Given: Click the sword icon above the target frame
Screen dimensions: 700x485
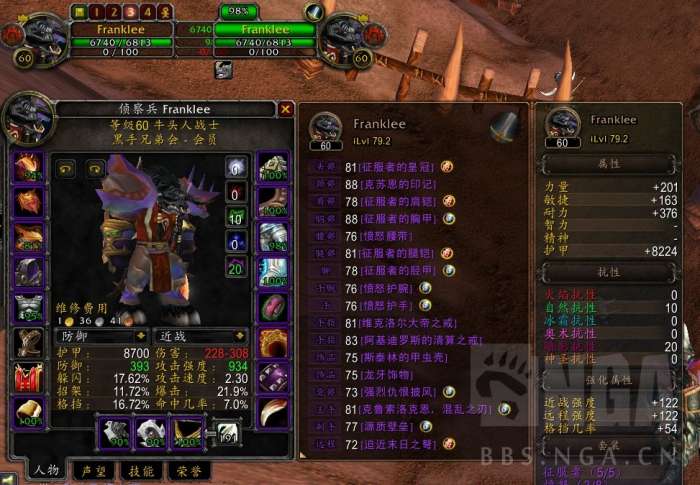Looking at the screenshot, I should [315, 11].
